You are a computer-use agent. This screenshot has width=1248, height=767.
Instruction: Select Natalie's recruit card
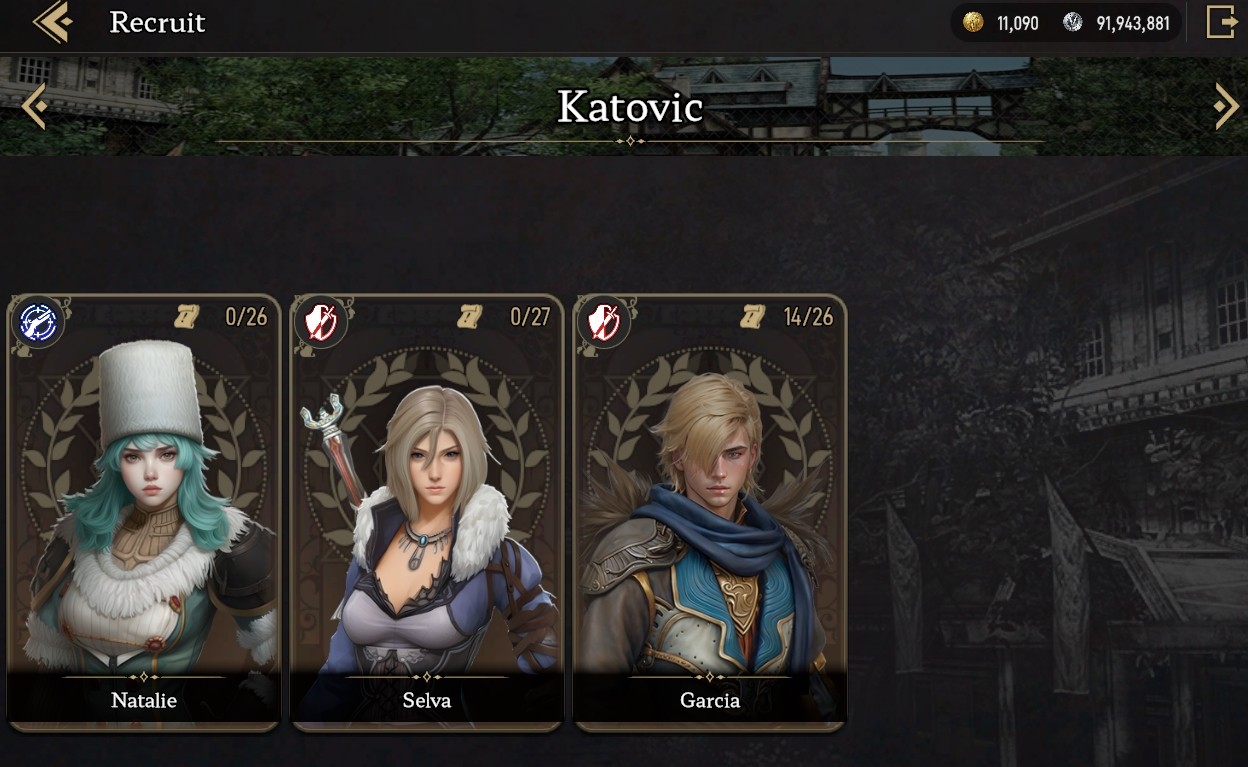(x=143, y=512)
